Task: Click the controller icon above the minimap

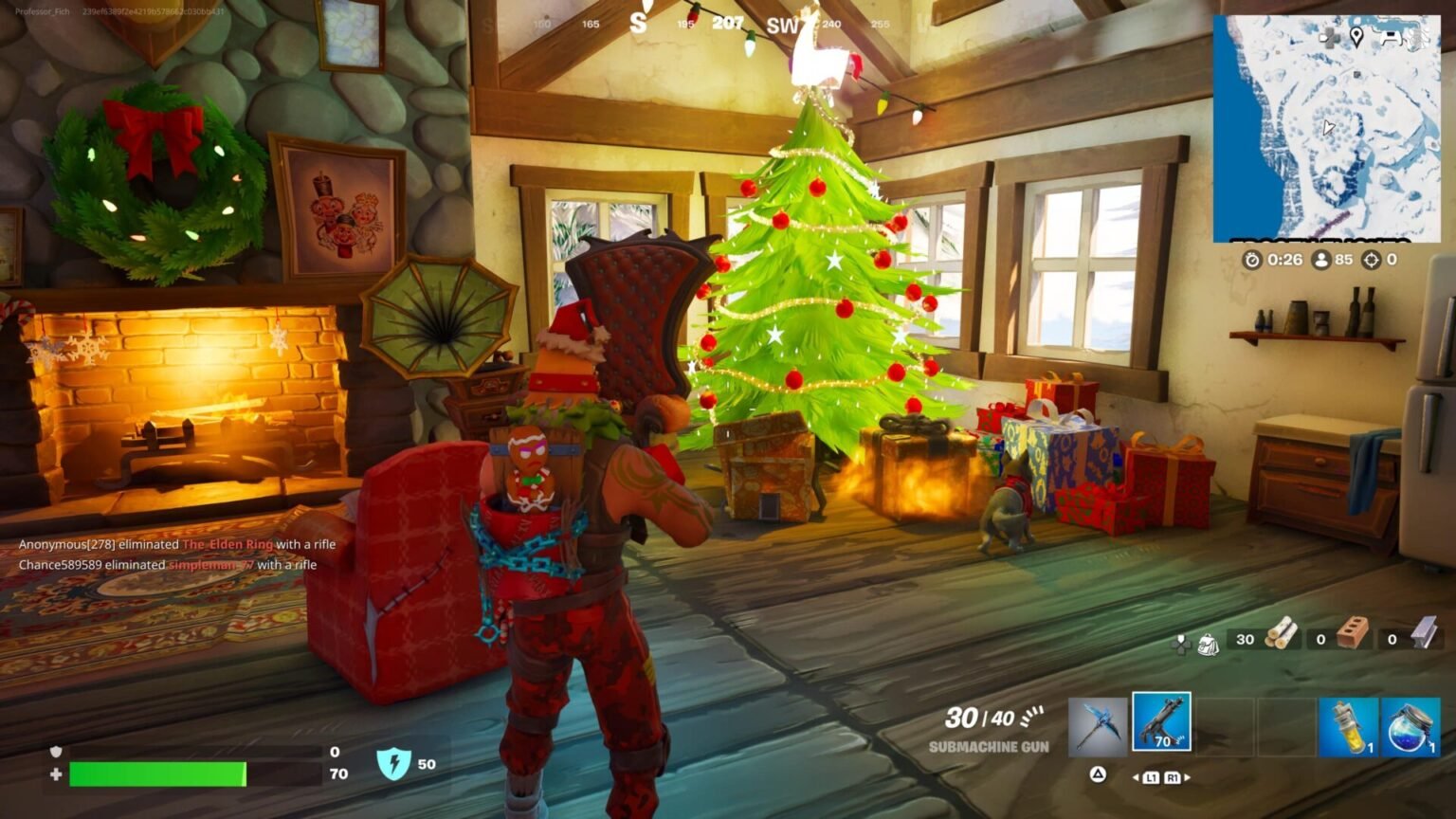Action: [x=1391, y=36]
